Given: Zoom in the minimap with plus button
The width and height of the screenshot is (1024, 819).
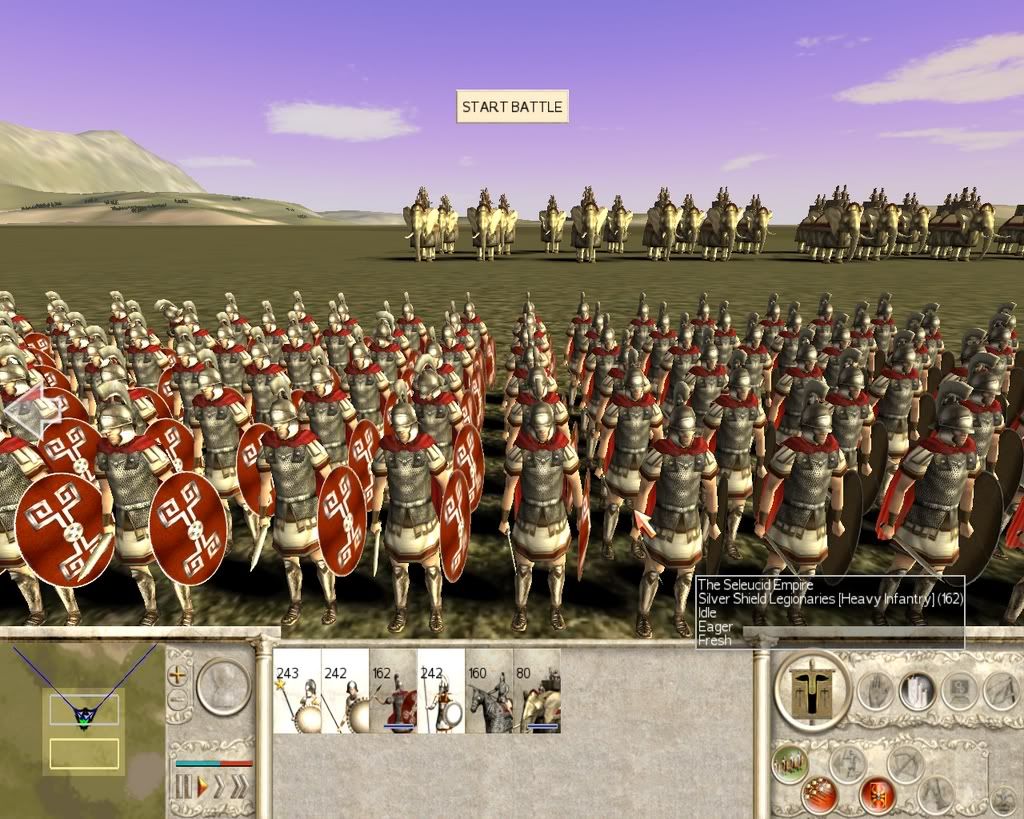Looking at the screenshot, I should point(179,675).
